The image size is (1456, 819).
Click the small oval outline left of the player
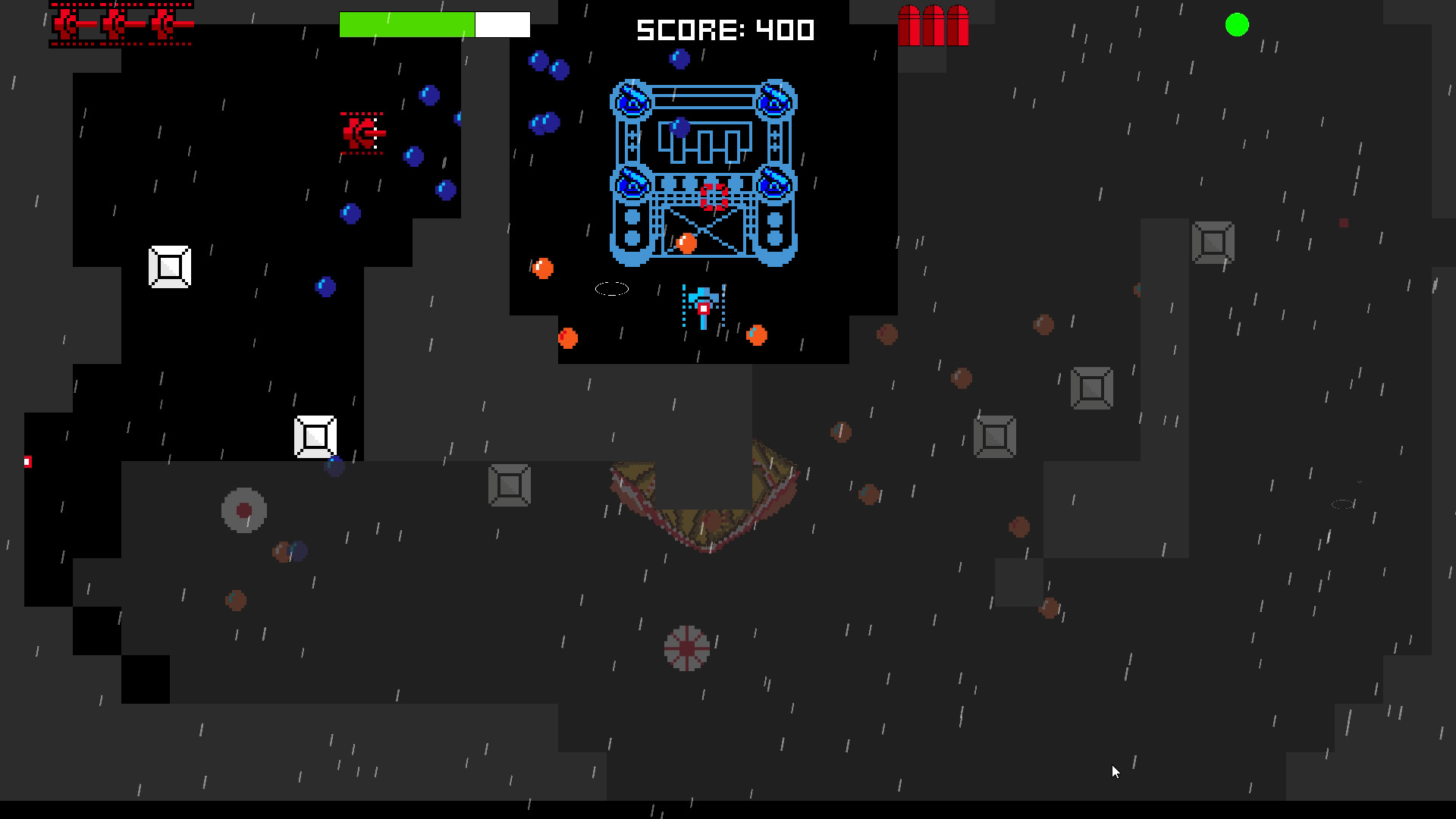pos(612,289)
